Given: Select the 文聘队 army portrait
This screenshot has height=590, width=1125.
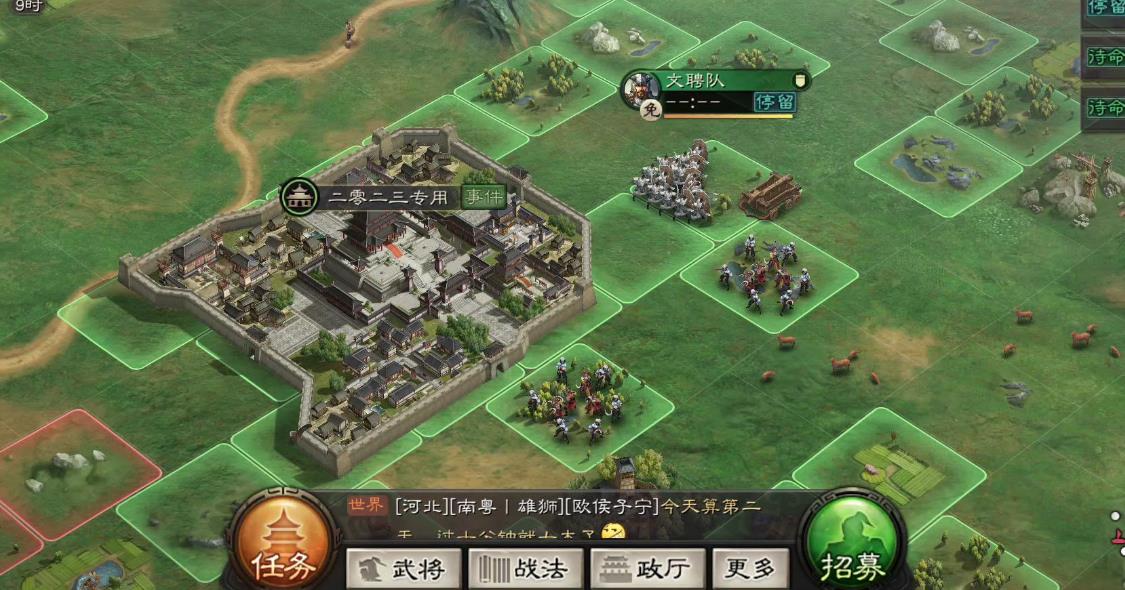Looking at the screenshot, I should (x=640, y=87).
